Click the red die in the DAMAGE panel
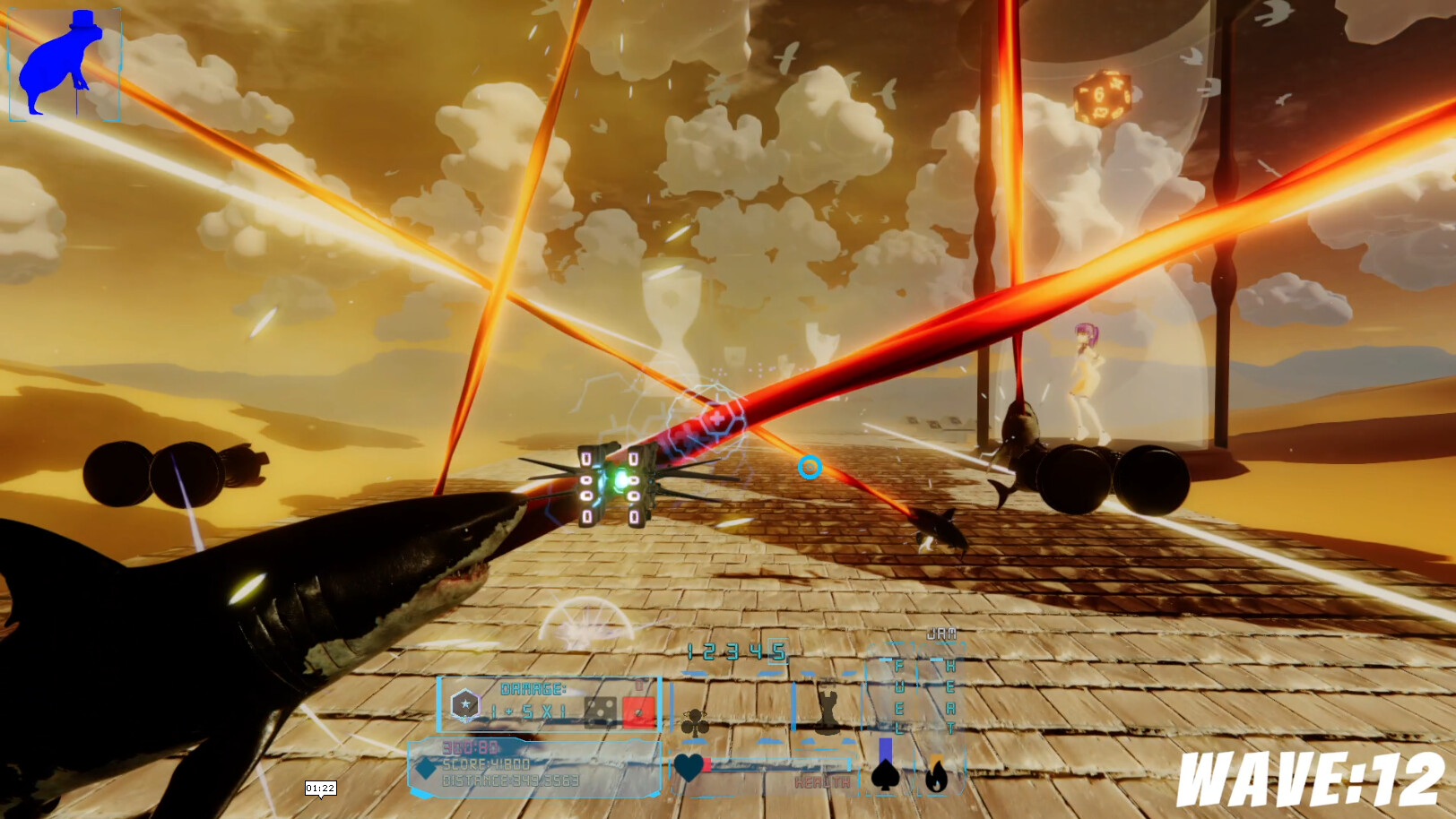 (638, 712)
